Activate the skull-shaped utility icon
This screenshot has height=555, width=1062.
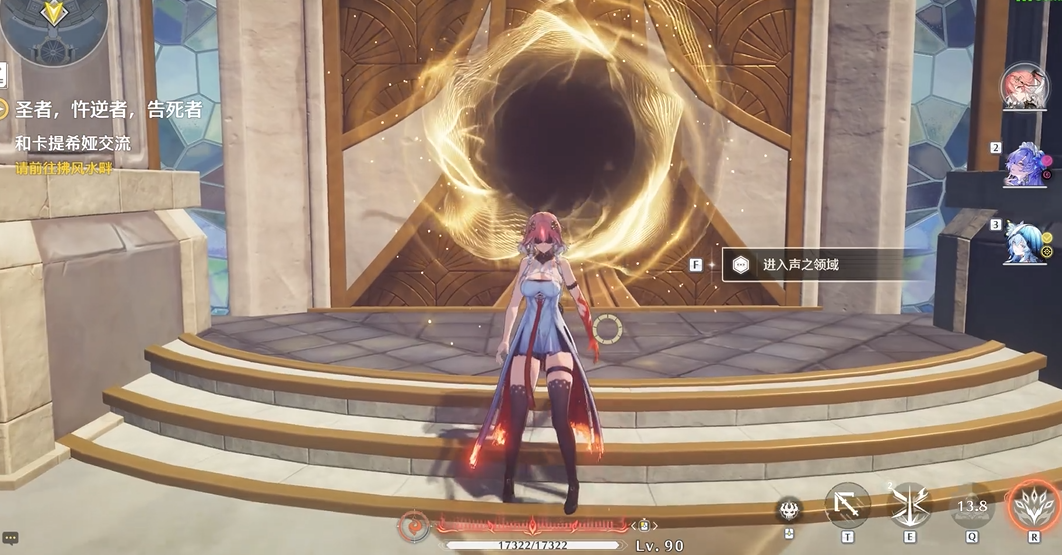[x=789, y=509]
